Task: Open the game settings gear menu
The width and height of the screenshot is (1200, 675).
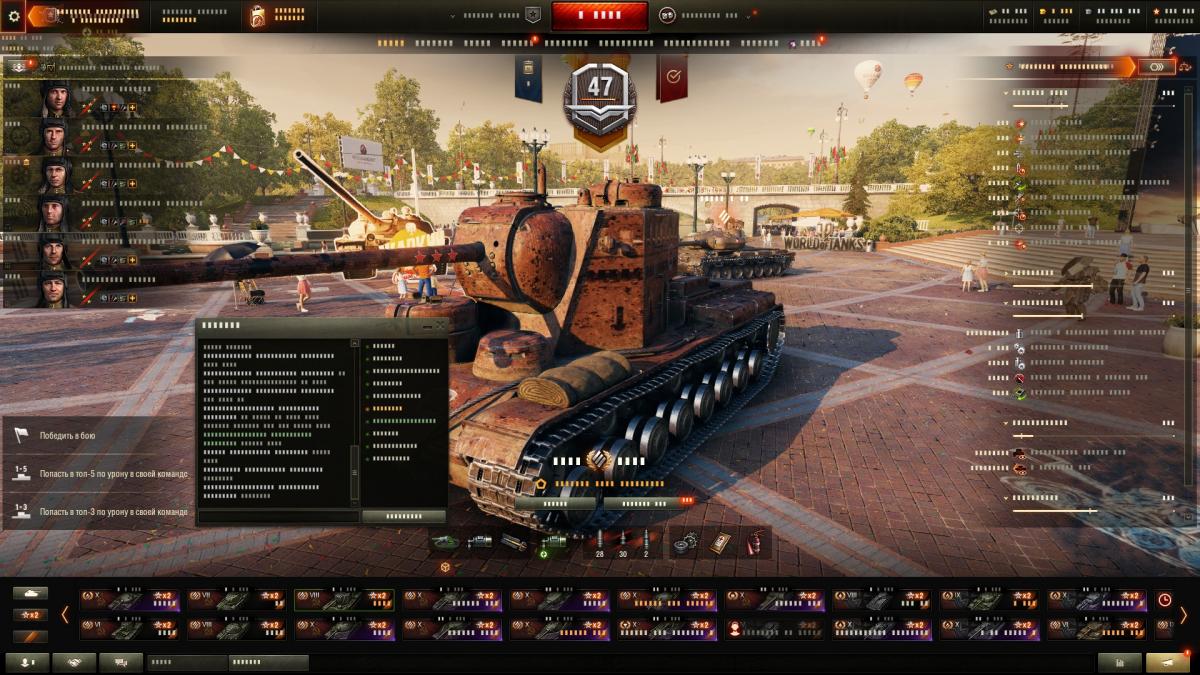Action: (x=13, y=16)
